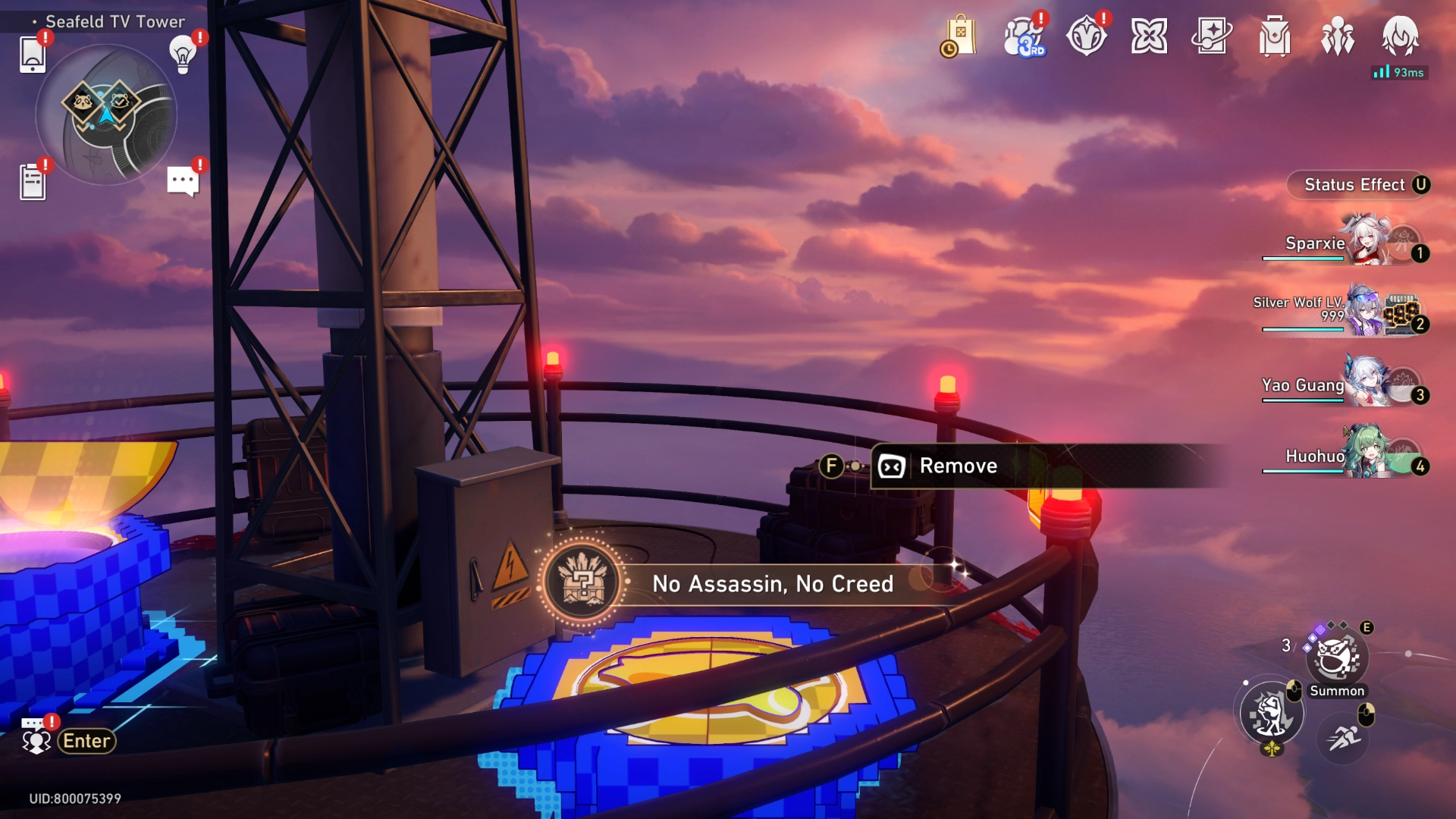
Task: Click the lightbulb hints icon
Action: [183, 54]
